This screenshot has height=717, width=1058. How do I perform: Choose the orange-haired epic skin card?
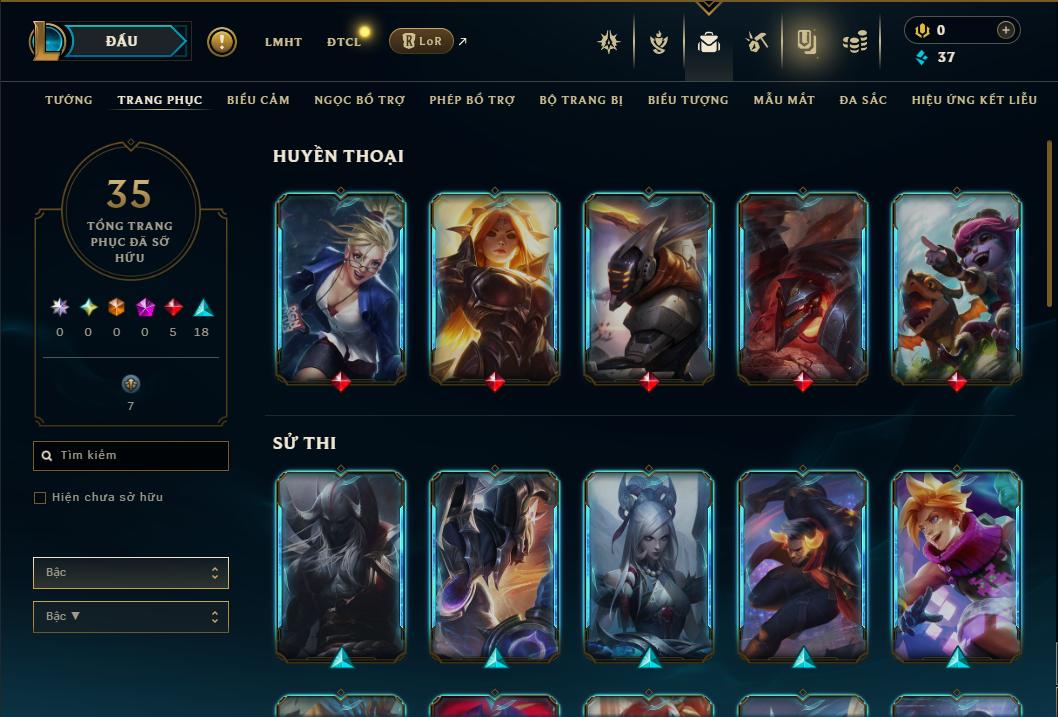tap(957, 567)
